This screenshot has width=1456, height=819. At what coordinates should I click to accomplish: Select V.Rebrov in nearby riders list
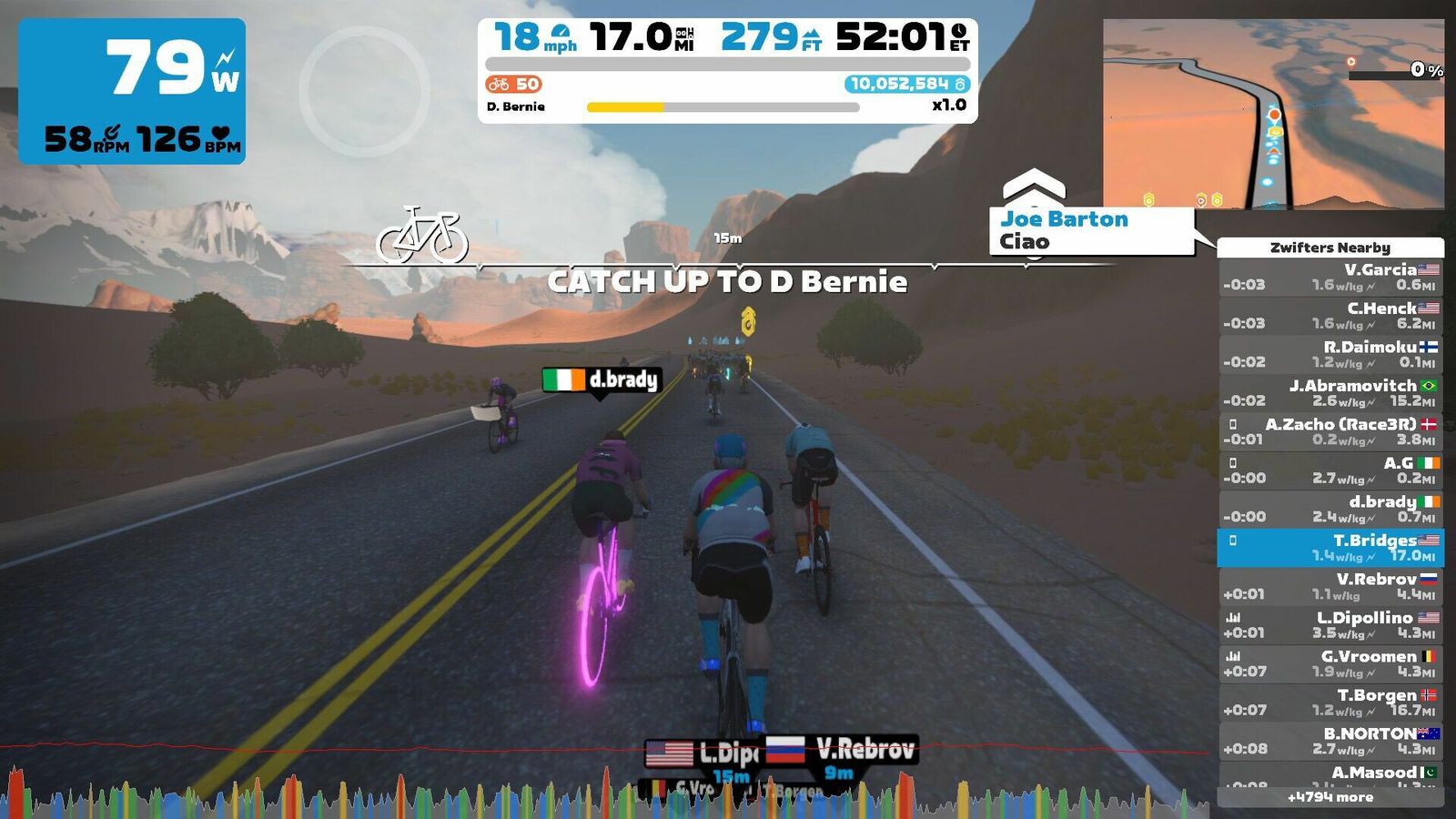pos(1330,586)
